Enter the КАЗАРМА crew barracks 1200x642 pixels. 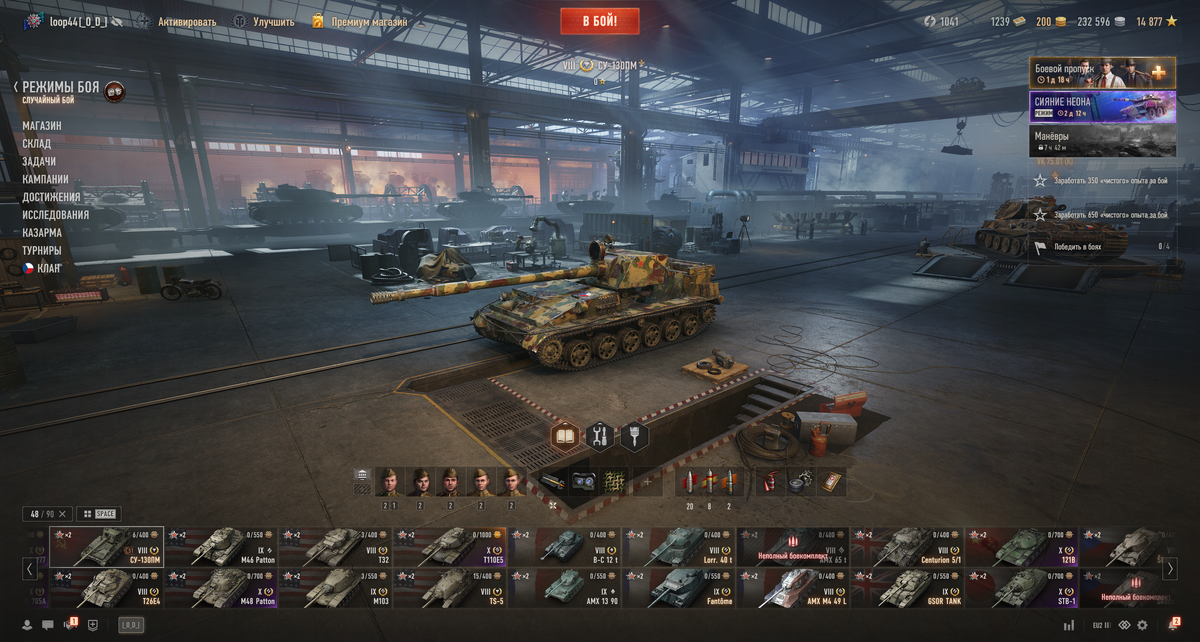(42, 232)
